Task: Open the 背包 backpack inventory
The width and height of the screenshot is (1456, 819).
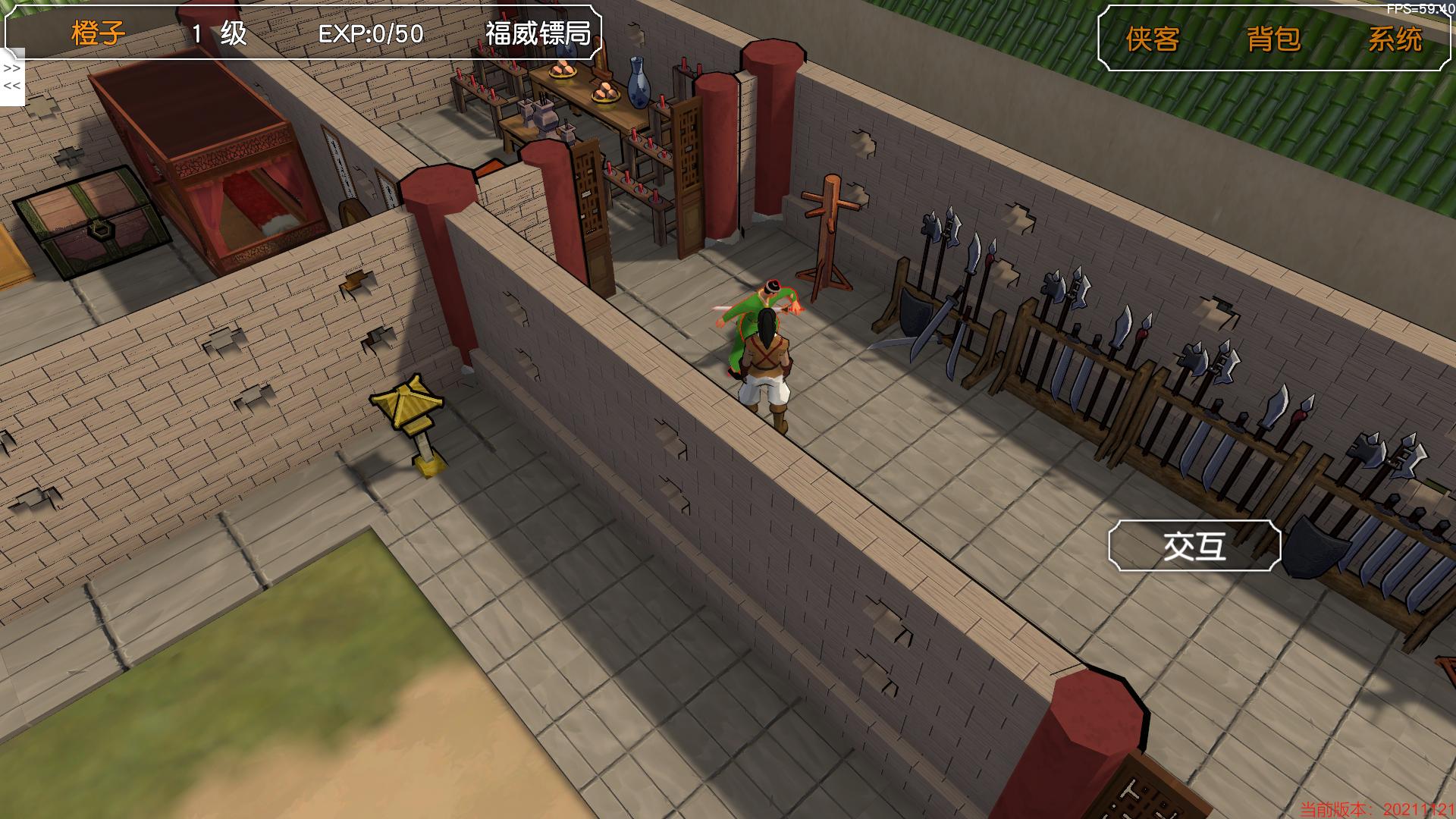Action: coord(1273,39)
